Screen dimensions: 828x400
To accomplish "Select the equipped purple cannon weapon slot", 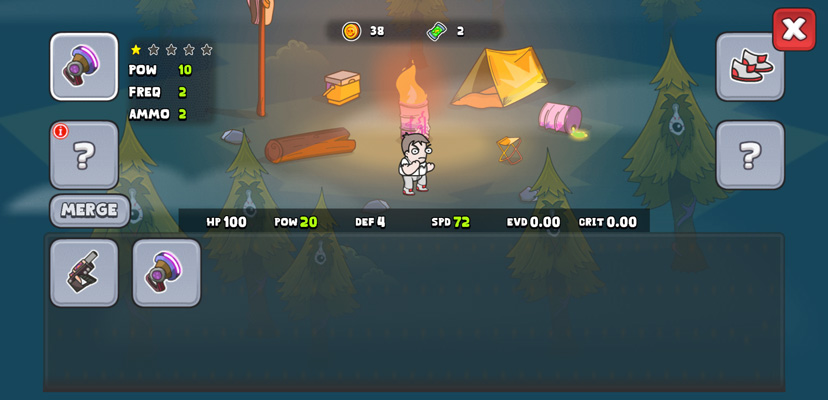I will pyautogui.click(x=84, y=67).
